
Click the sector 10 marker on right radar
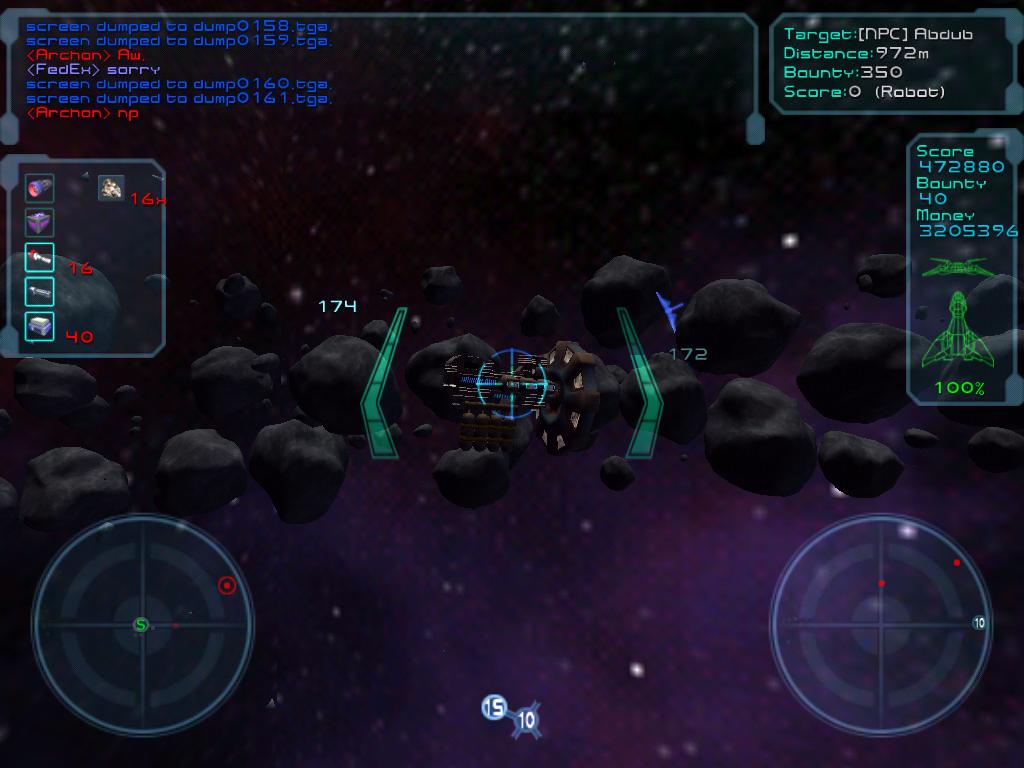pos(979,623)
